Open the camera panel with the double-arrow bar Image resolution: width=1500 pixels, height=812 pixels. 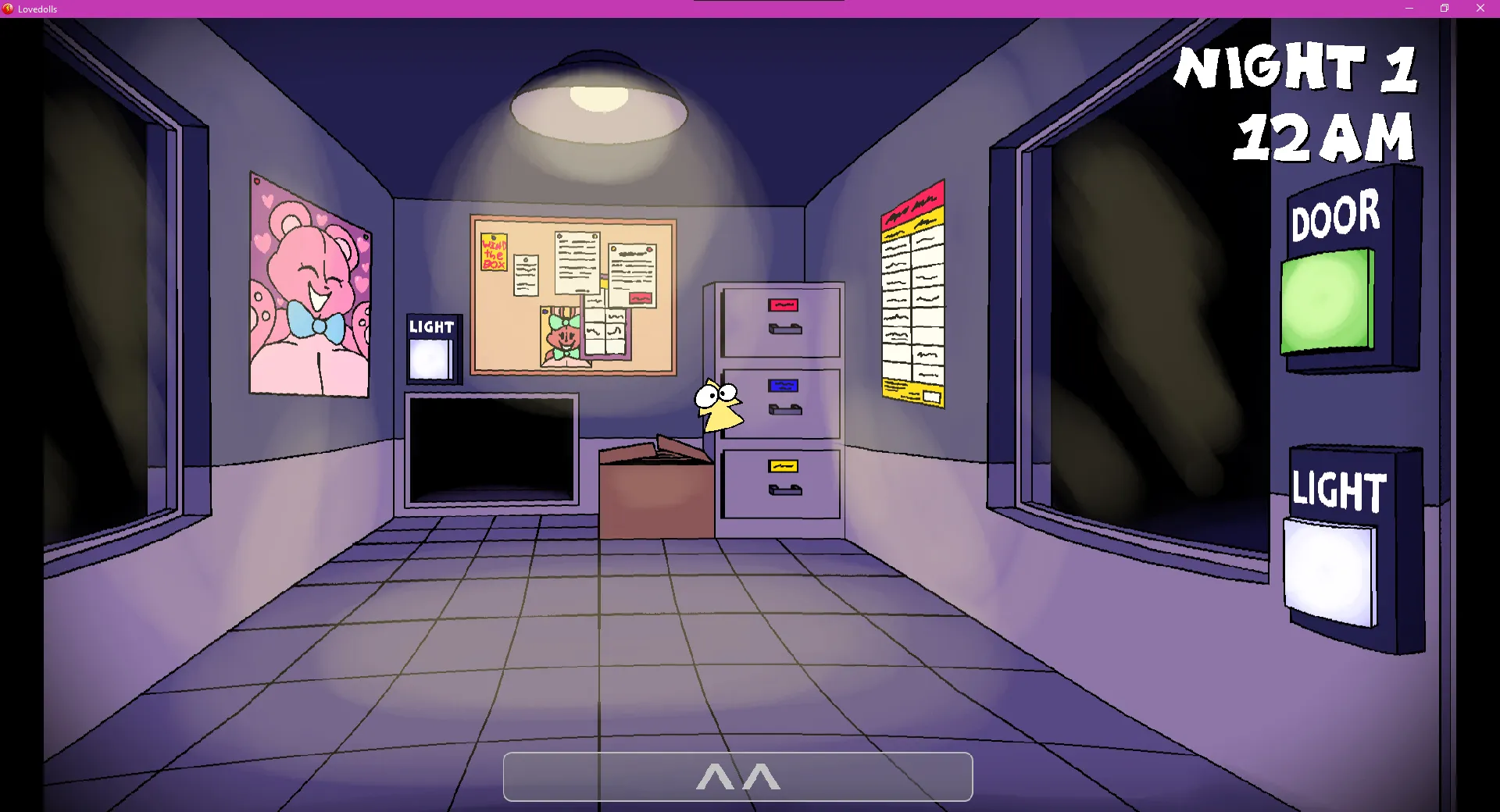pos(737,777)
